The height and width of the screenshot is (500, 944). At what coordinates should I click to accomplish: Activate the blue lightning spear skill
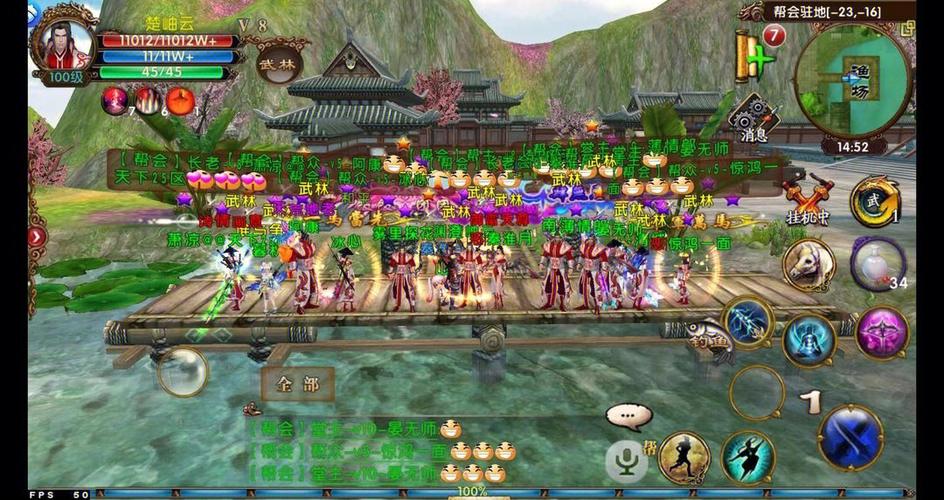pyautogui.click(x=746, y=323)
